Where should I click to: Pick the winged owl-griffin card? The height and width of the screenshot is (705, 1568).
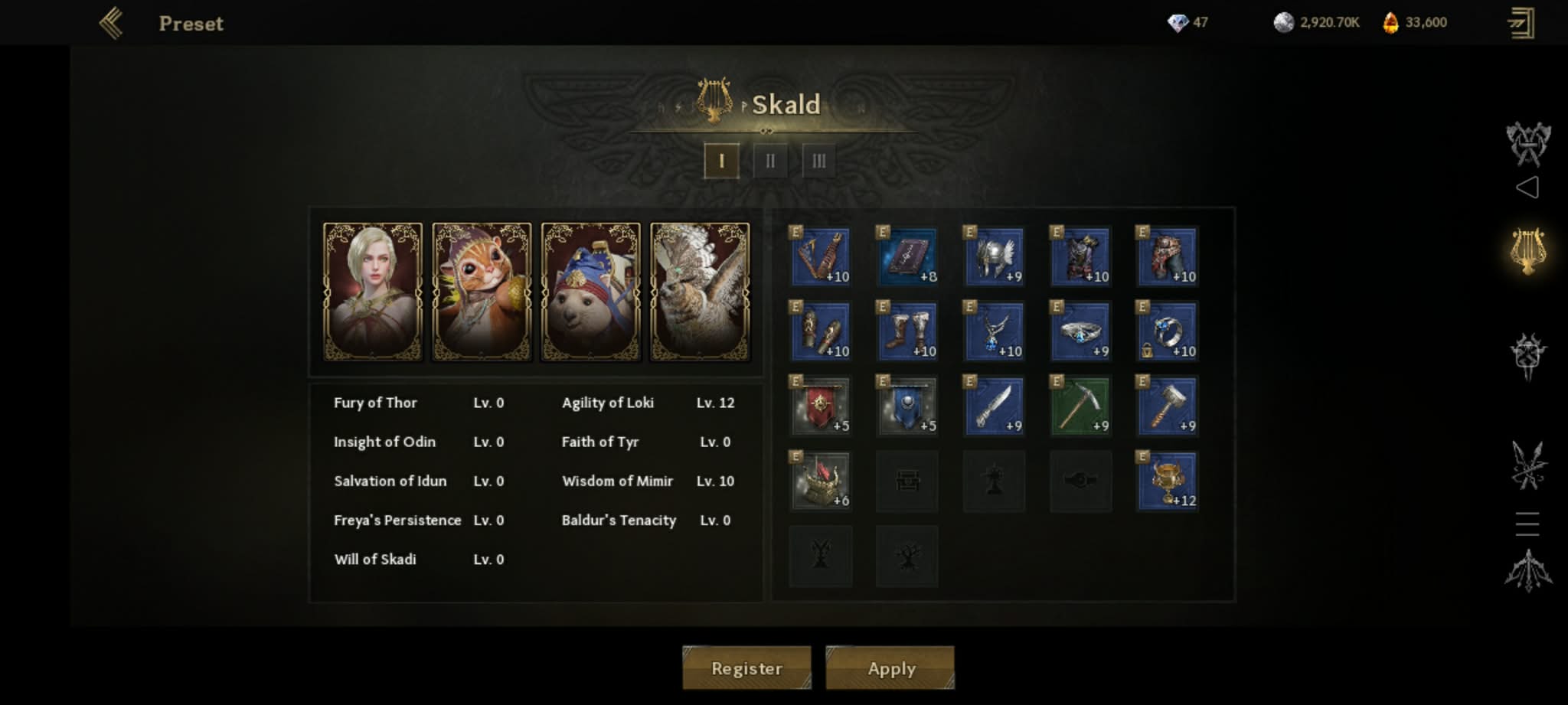[700, 291]
